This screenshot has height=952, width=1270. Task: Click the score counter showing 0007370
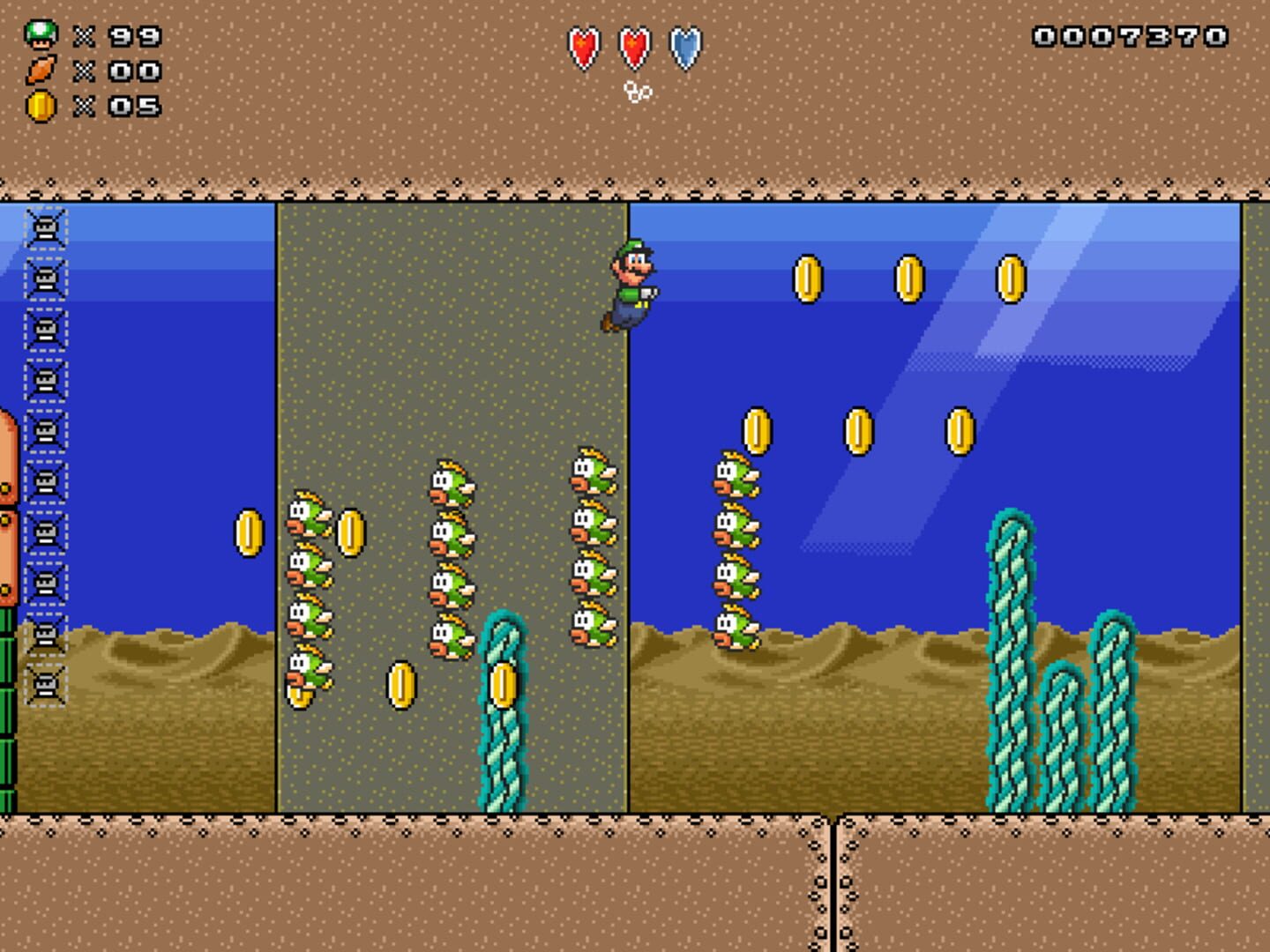click(x=1132, y=37)
